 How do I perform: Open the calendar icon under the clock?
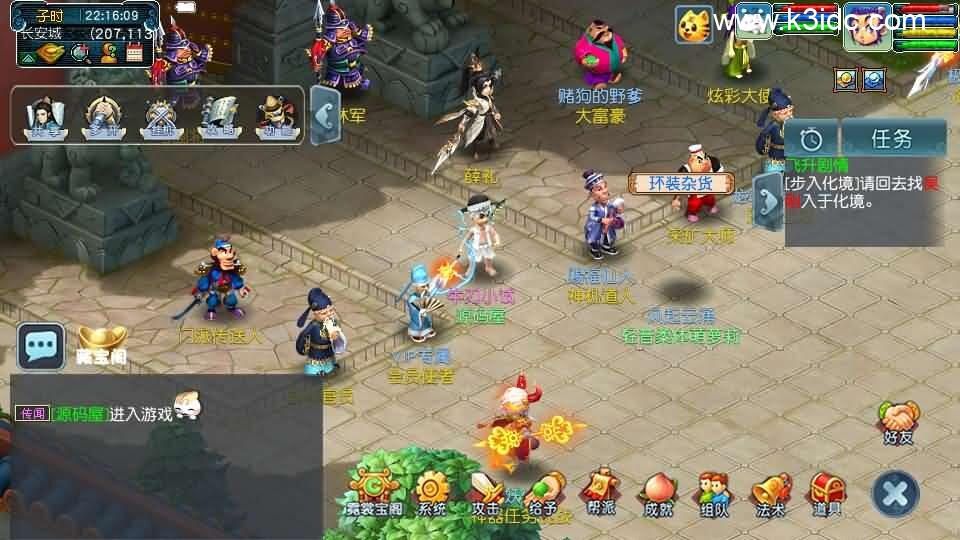[x=135, y=53]
